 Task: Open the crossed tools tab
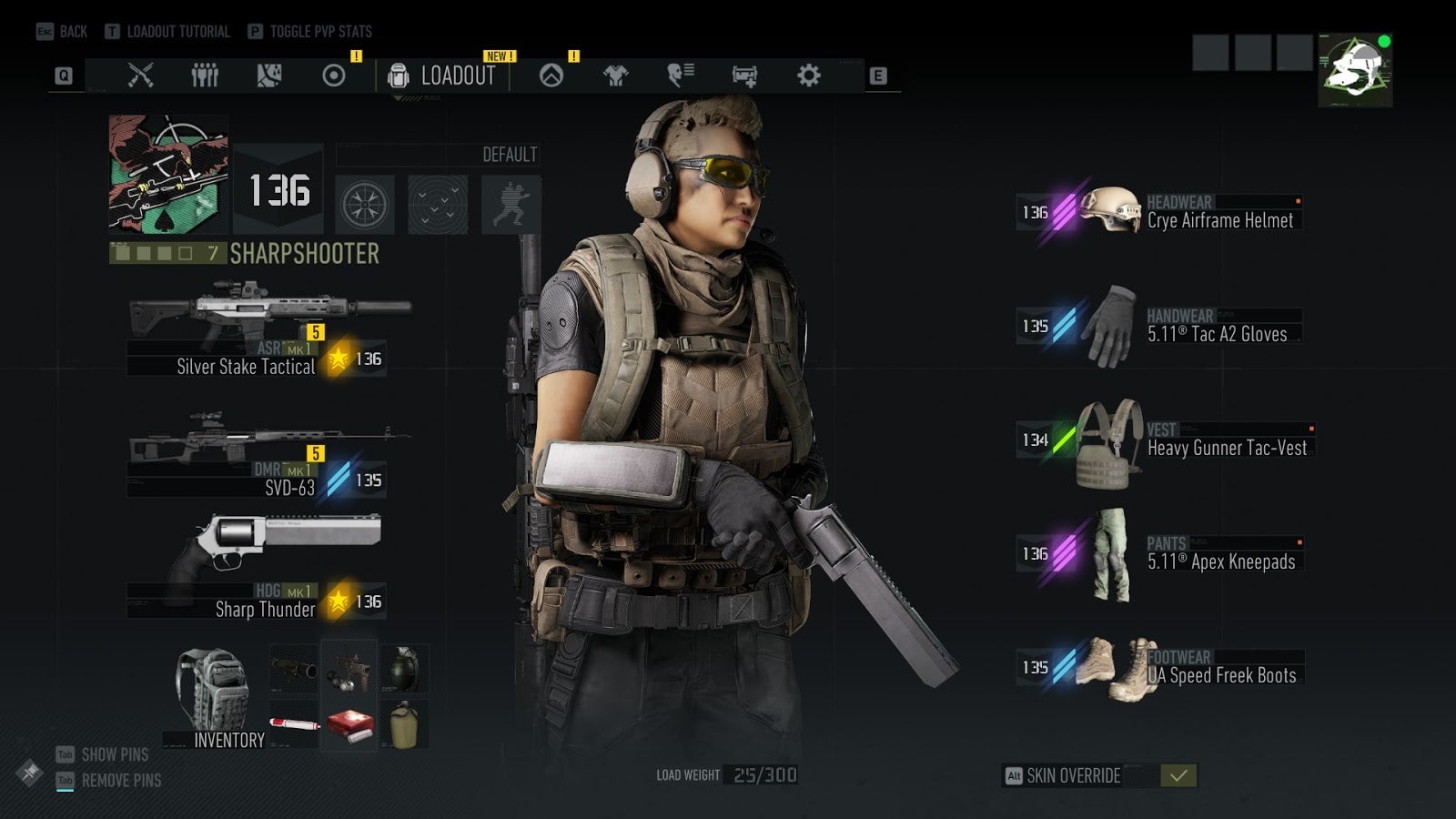(x=140, y=76)
